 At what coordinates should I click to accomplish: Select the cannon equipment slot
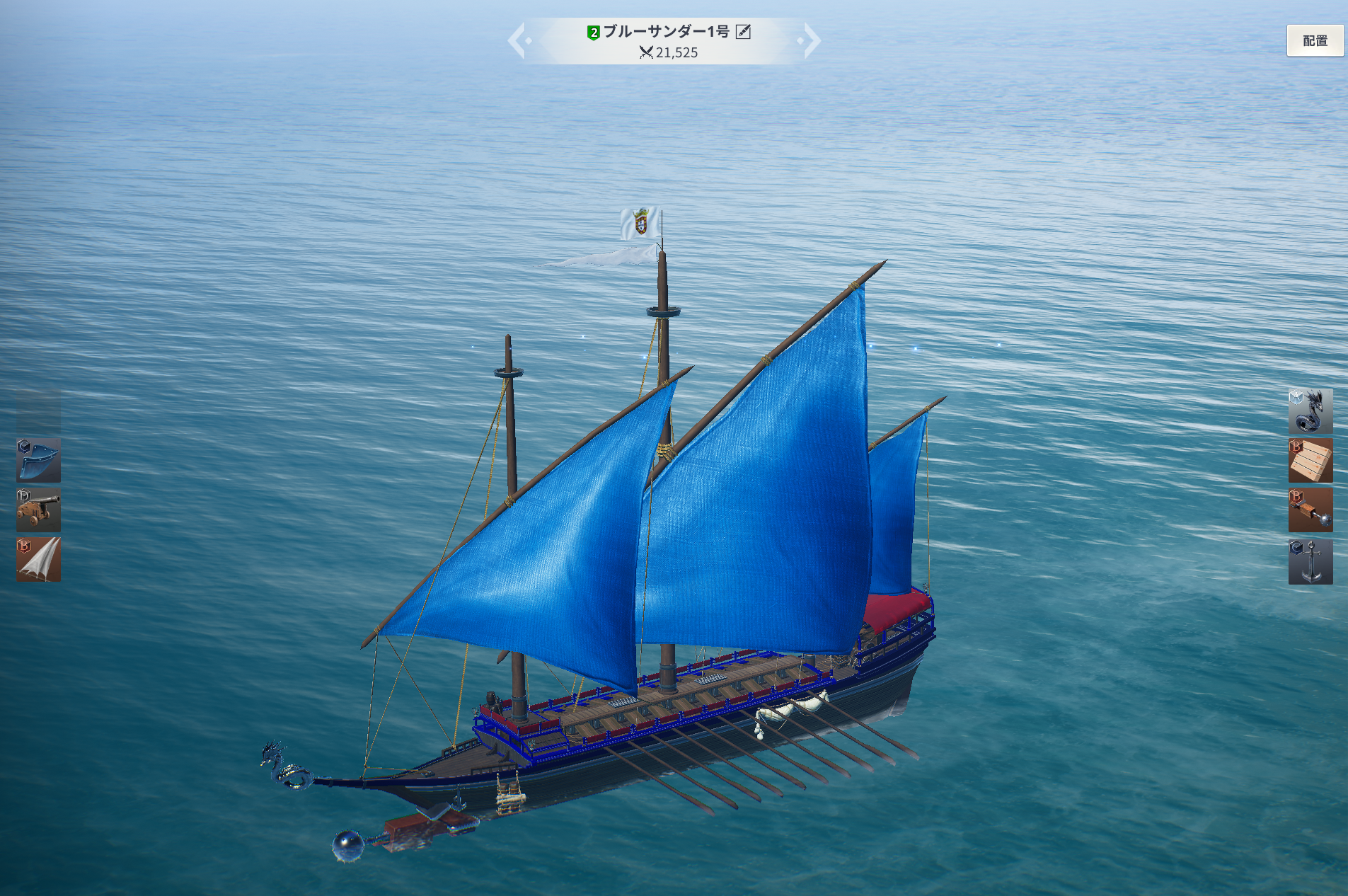point(39,510)
